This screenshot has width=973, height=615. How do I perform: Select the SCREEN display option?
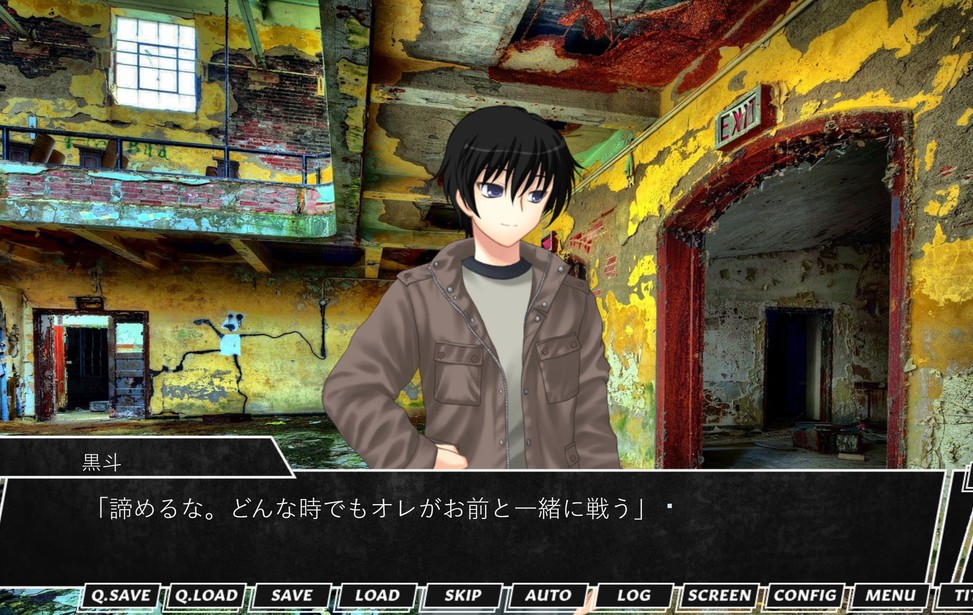pyautogui.click(x=720, y=596)
